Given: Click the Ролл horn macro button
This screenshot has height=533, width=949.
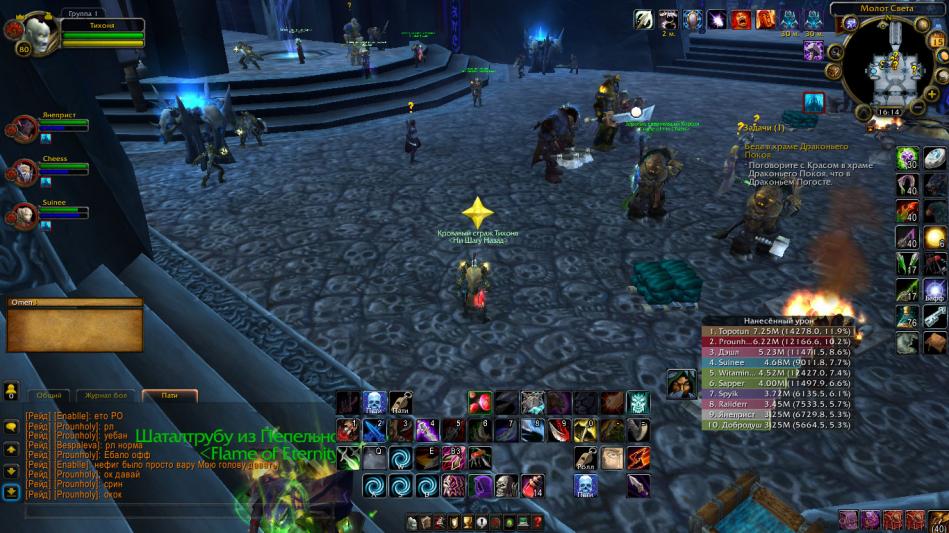Looking at the screenshot, I should pos(585,458).
